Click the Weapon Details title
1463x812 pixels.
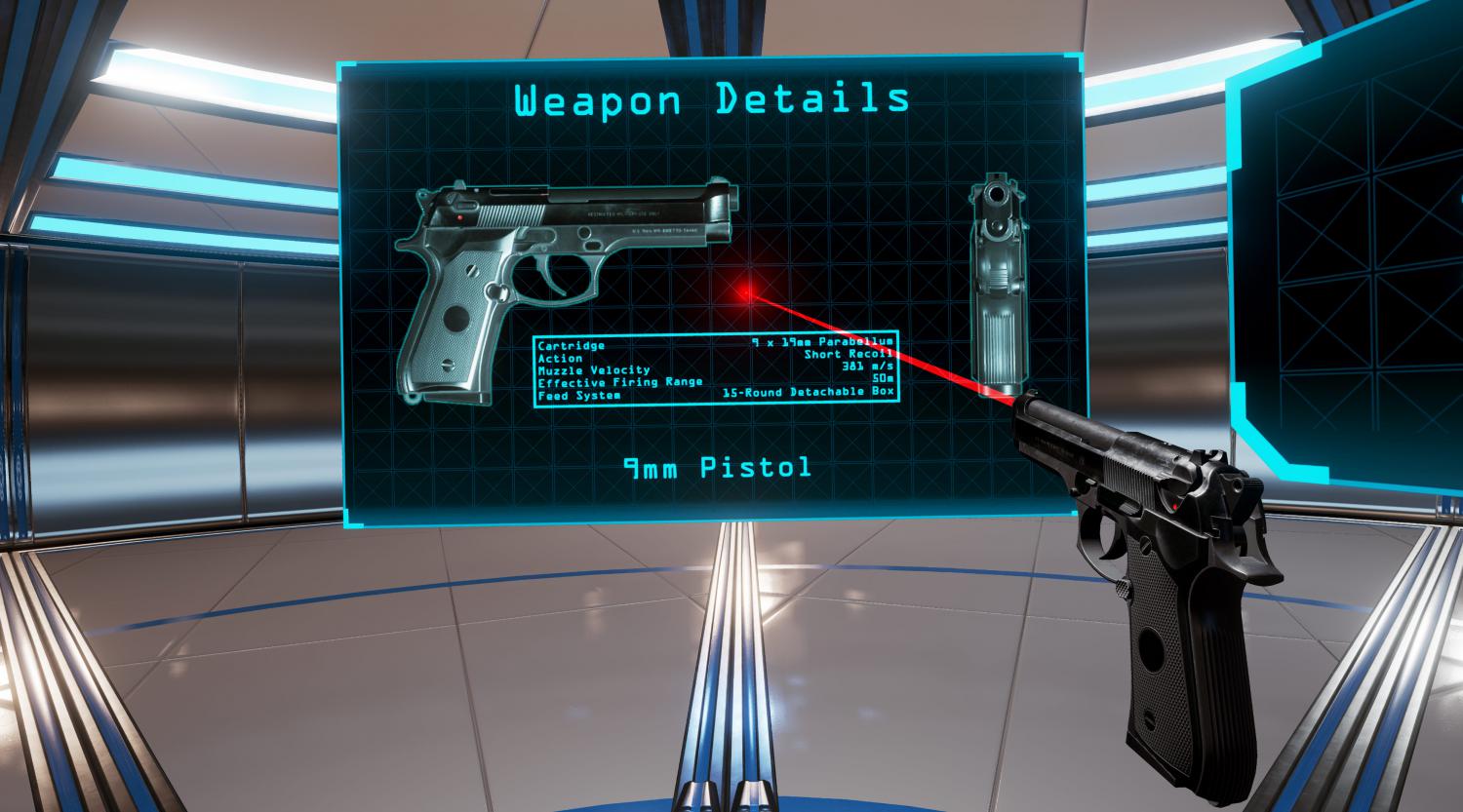[713, 97]
